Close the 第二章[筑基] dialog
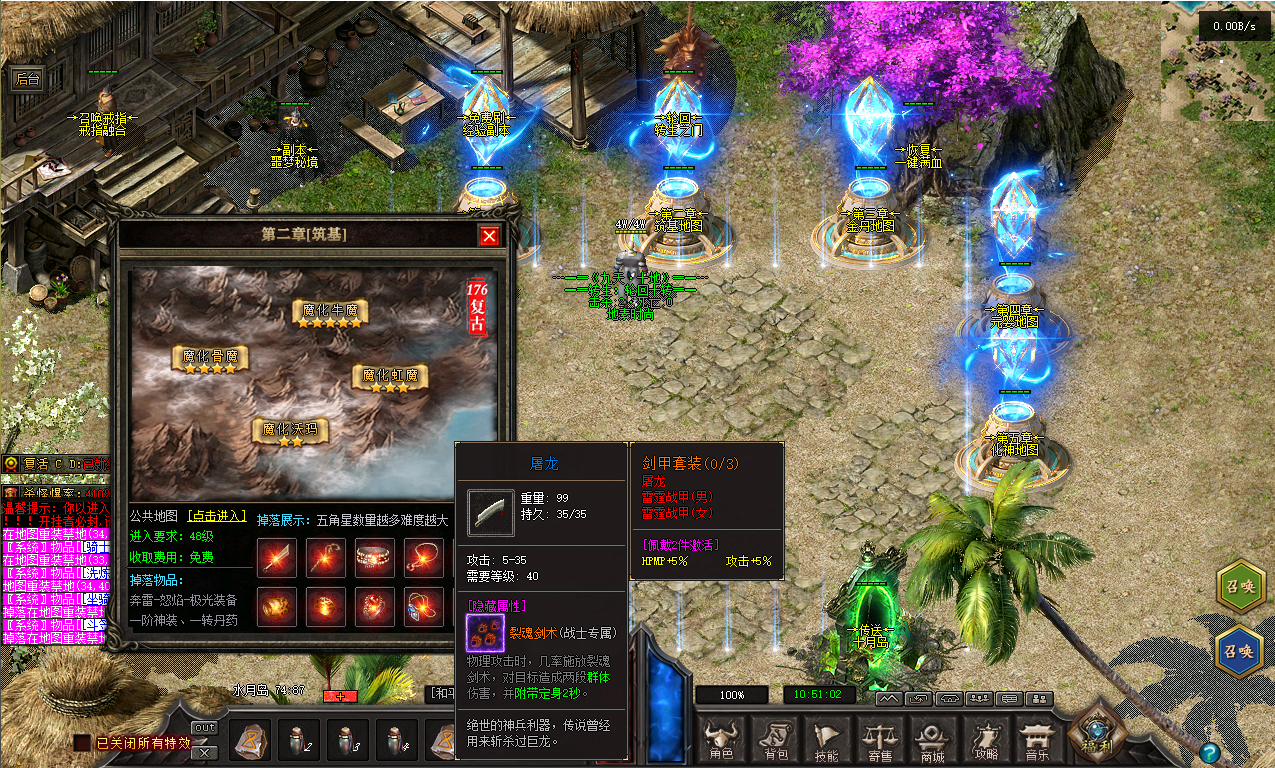1275x768 pixels. [489, 236]
